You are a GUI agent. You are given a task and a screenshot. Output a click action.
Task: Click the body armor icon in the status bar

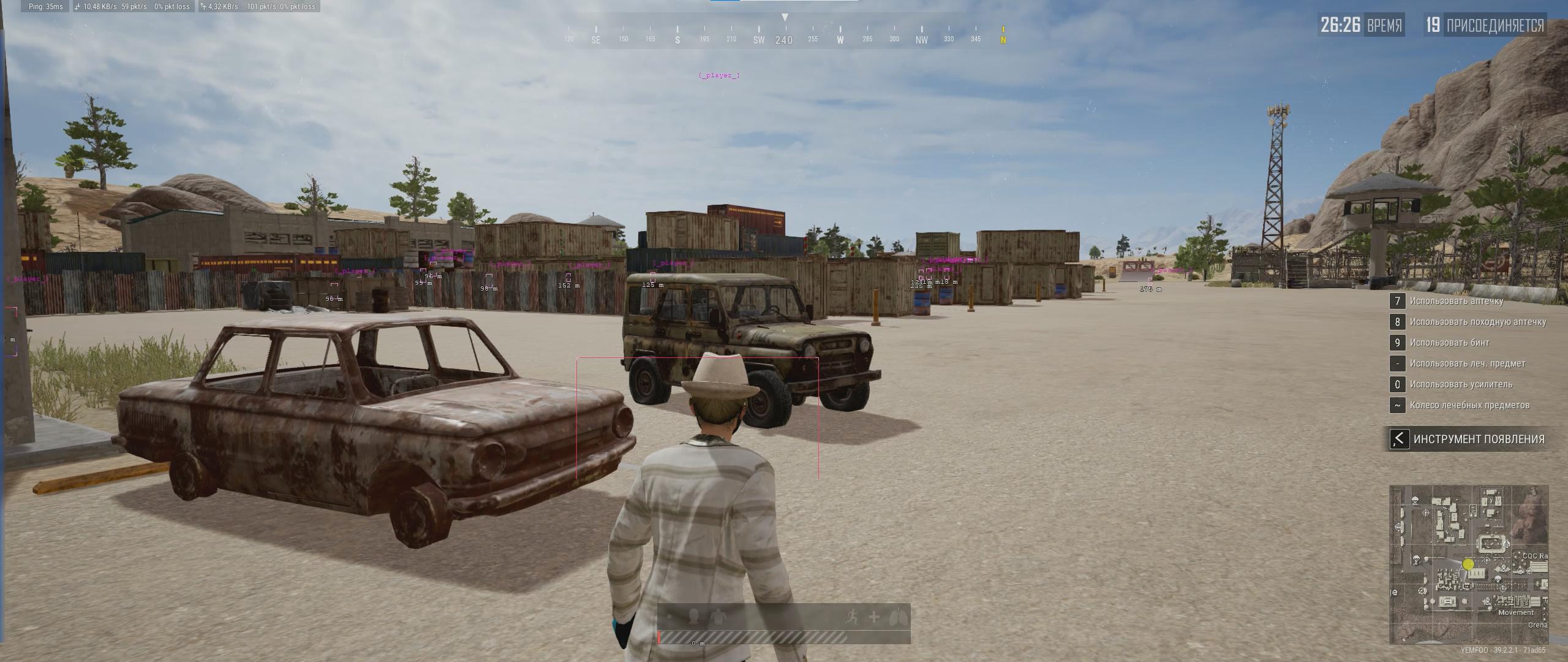[x=718, y=617]
